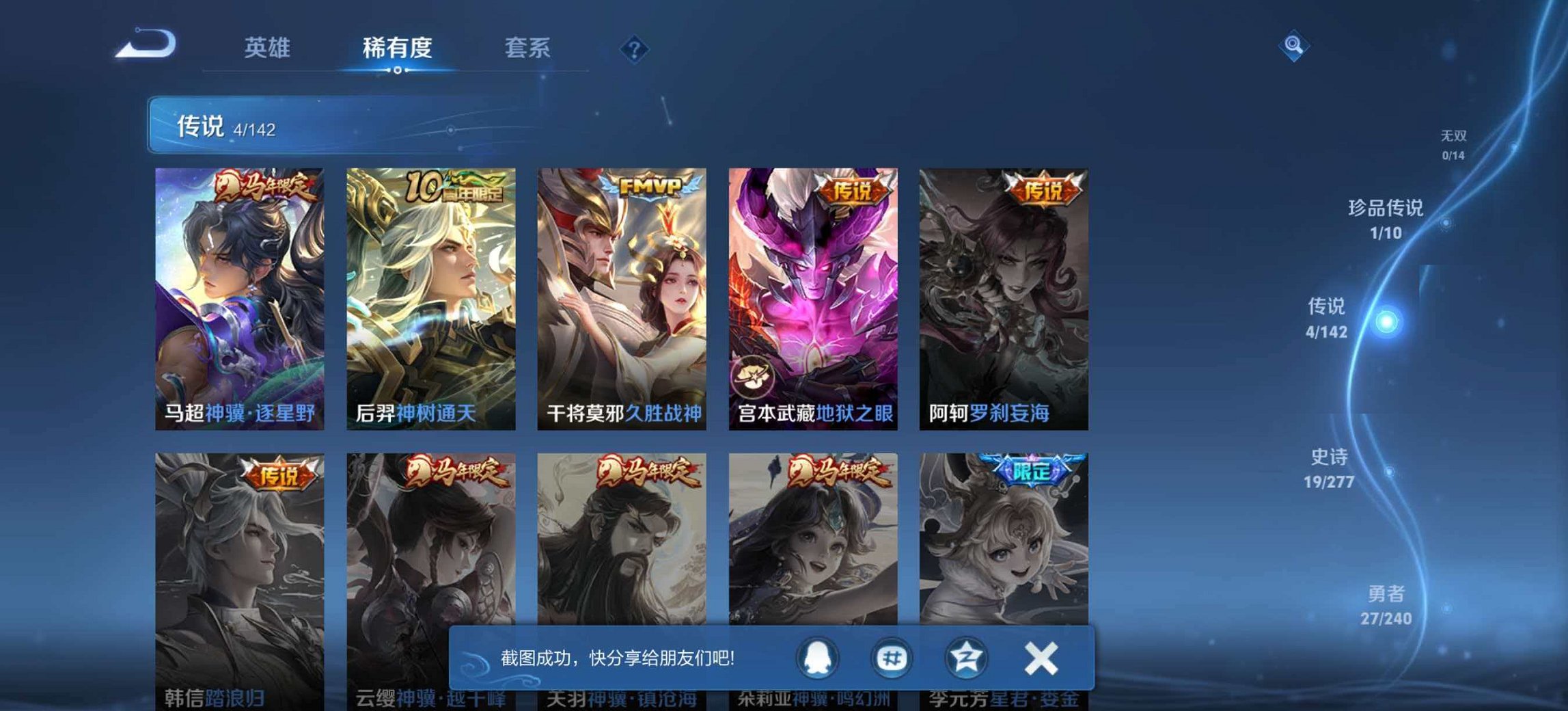Open the help question mark icon
1568x711 pixels.
(x=635, y=49)
